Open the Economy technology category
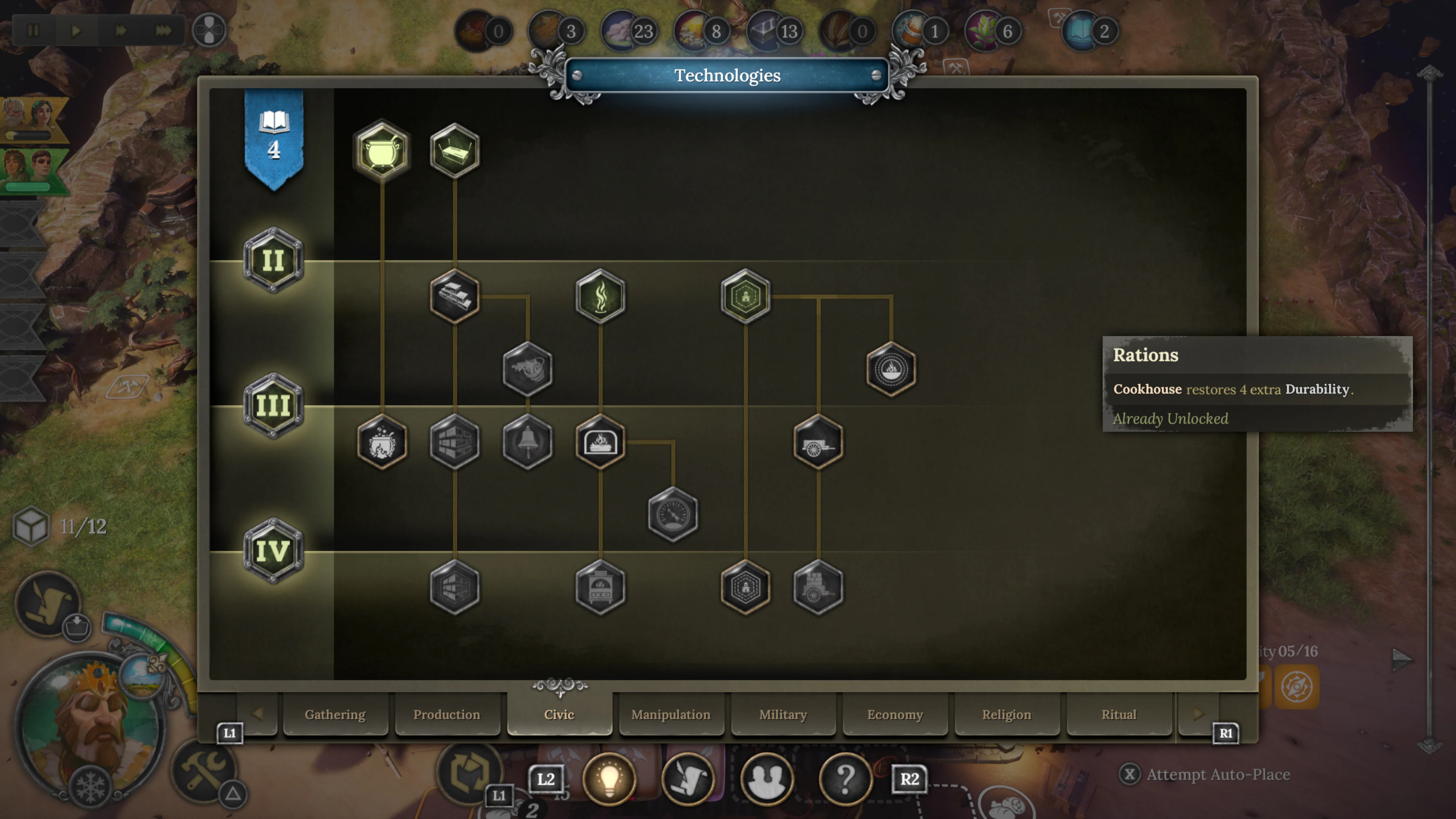The width and height of the screenshot is (1456, 819). (x=895, y=714)
